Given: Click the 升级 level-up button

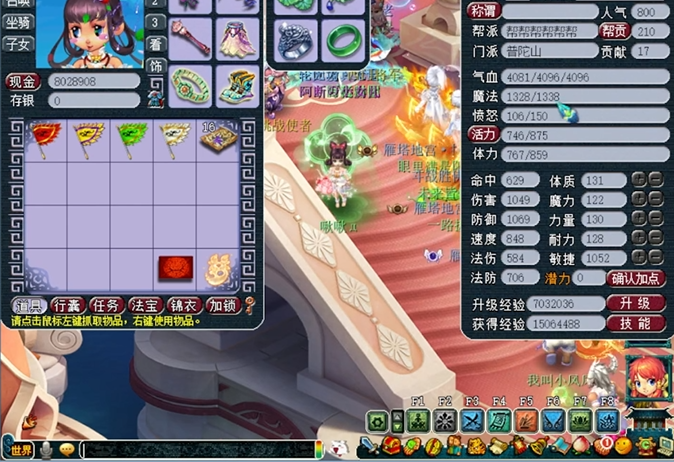Looking at the screenshot, I should [635, 303].
